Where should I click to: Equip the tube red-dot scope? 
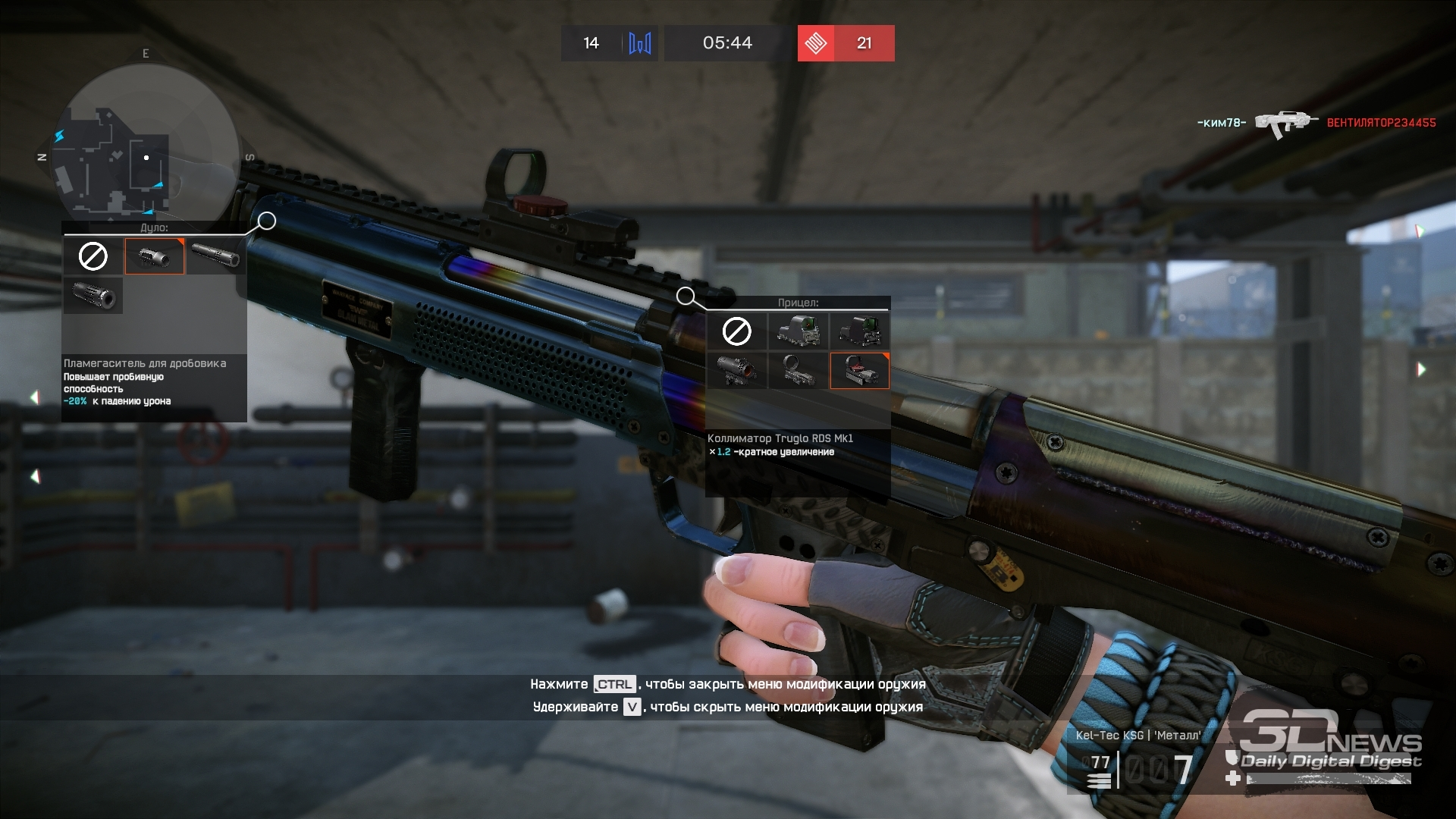[736, 370]
